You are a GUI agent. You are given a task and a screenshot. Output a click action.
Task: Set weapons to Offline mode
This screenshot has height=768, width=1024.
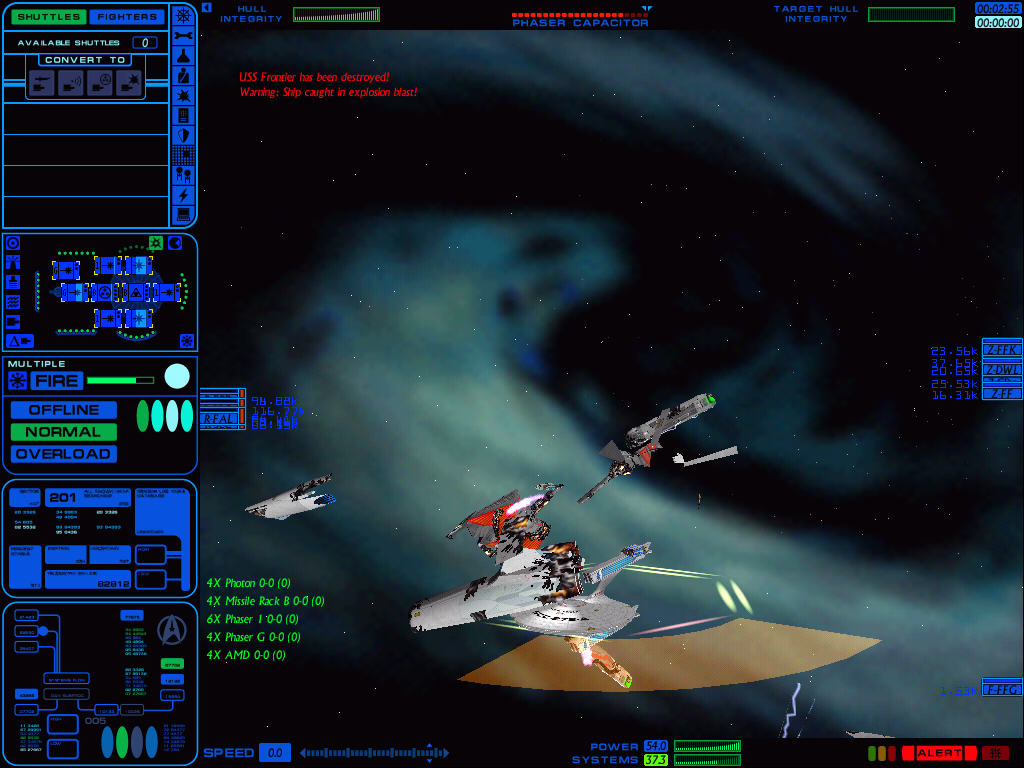coord(64,410)
